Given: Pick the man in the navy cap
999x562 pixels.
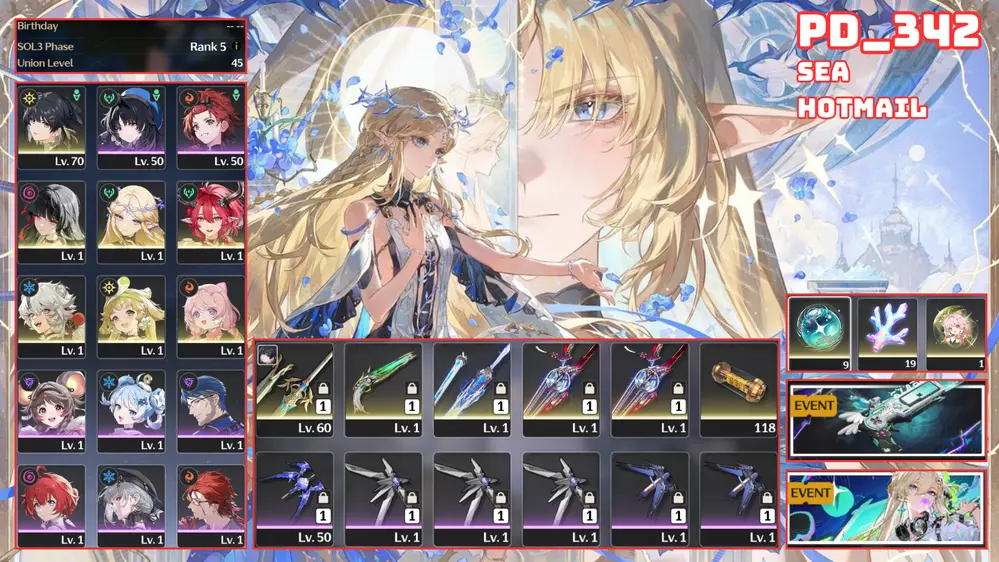Looking at the screenshot, I should coord(210,411).
